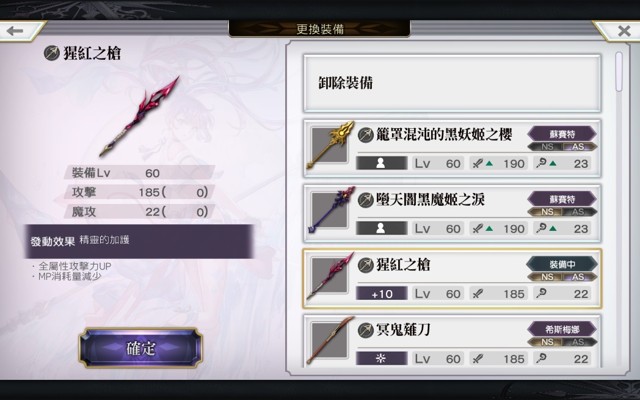The width and height of the screenshot is (640, 400).
Task: Pick the 冥鬼雉刀 weapon row
Action: (452, 342)
